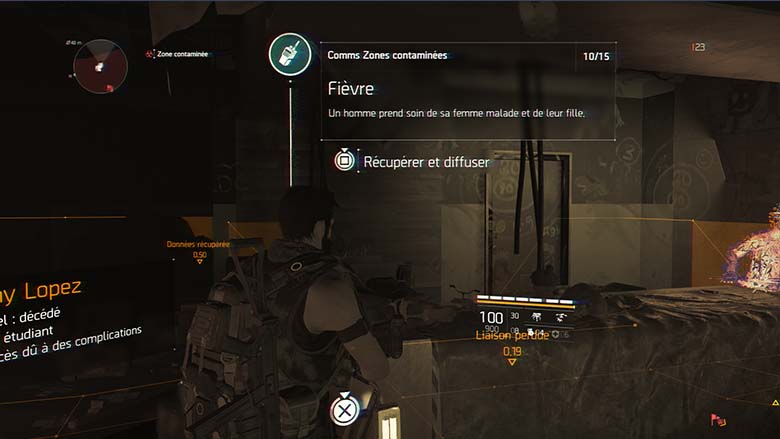Click the Zone contaminée biohazard indicator
This screenshot has width=780, height=439.
point(150,54)
